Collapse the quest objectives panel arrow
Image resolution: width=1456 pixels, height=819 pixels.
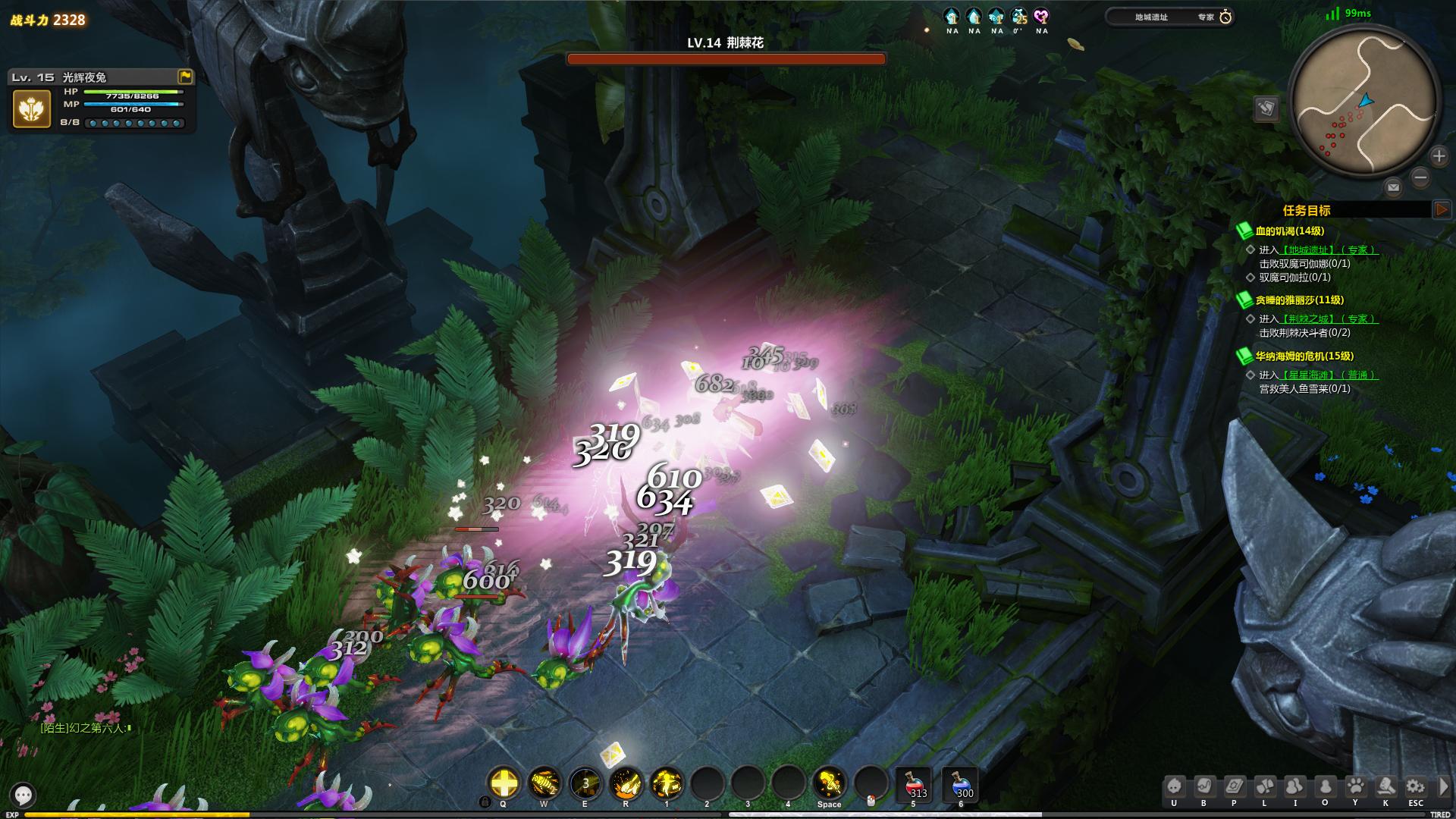tap(1442, 210)
